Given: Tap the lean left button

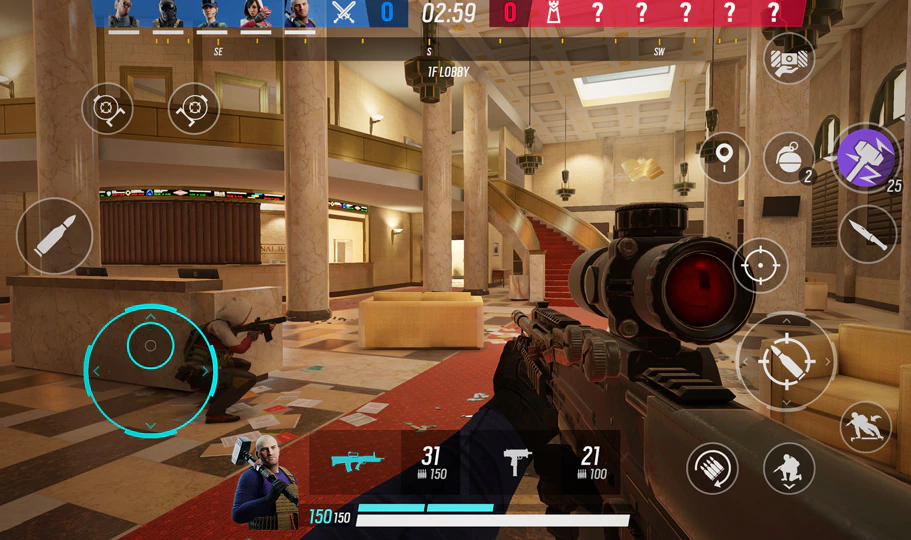Looking at the screenshot, I should coord(107,108).
